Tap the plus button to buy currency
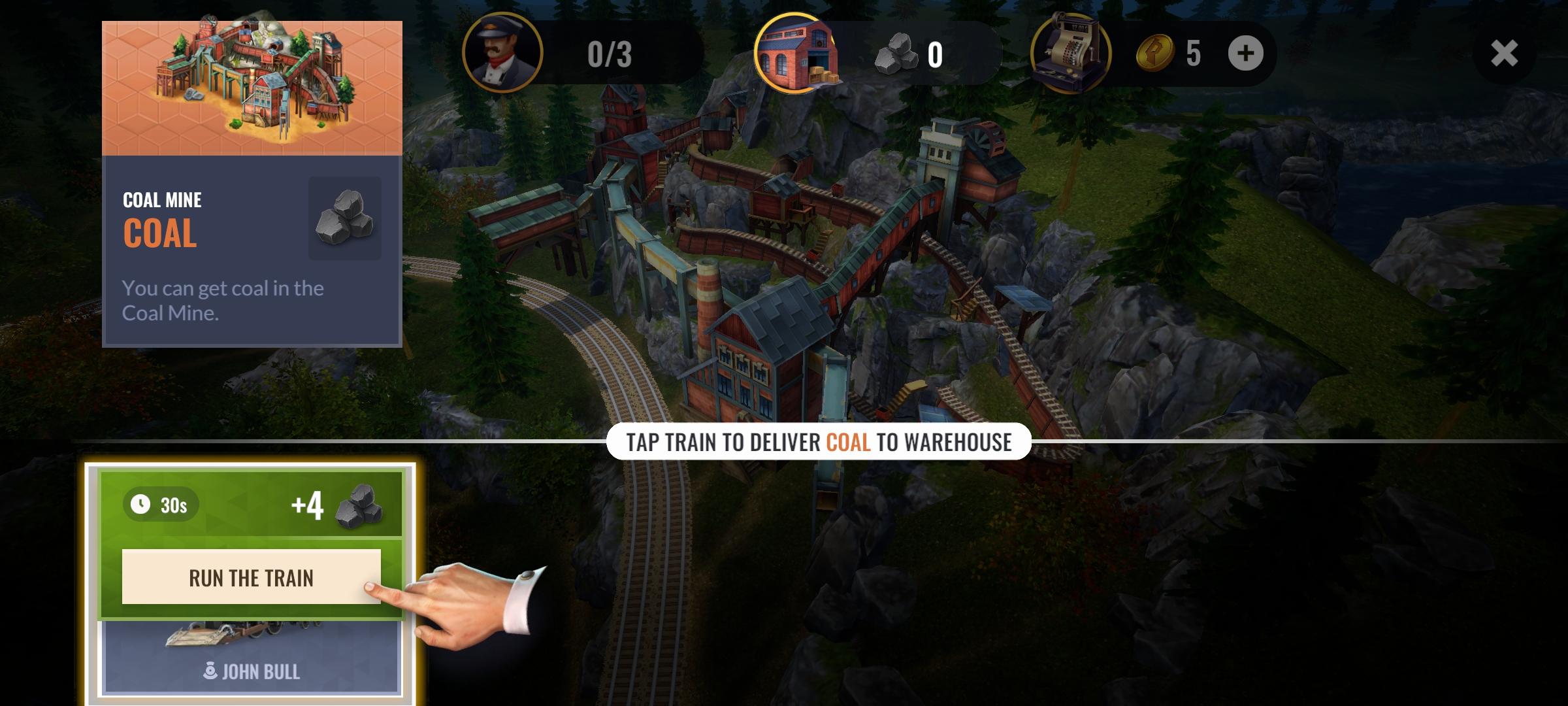Viewport: 1568px width, 706px height. click(1245, 54)
